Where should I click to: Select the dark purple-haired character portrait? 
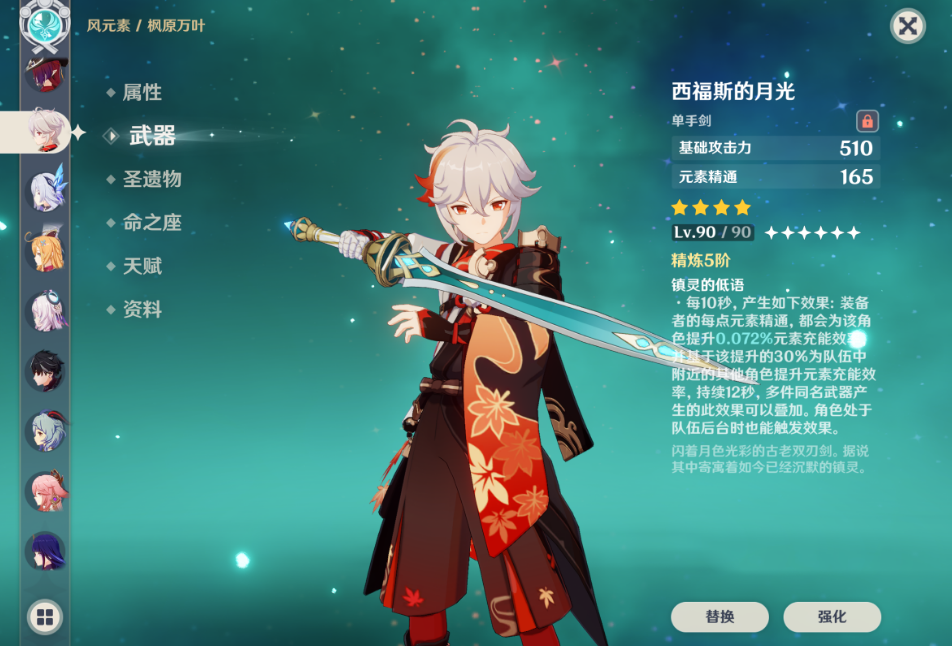(44, 551)
